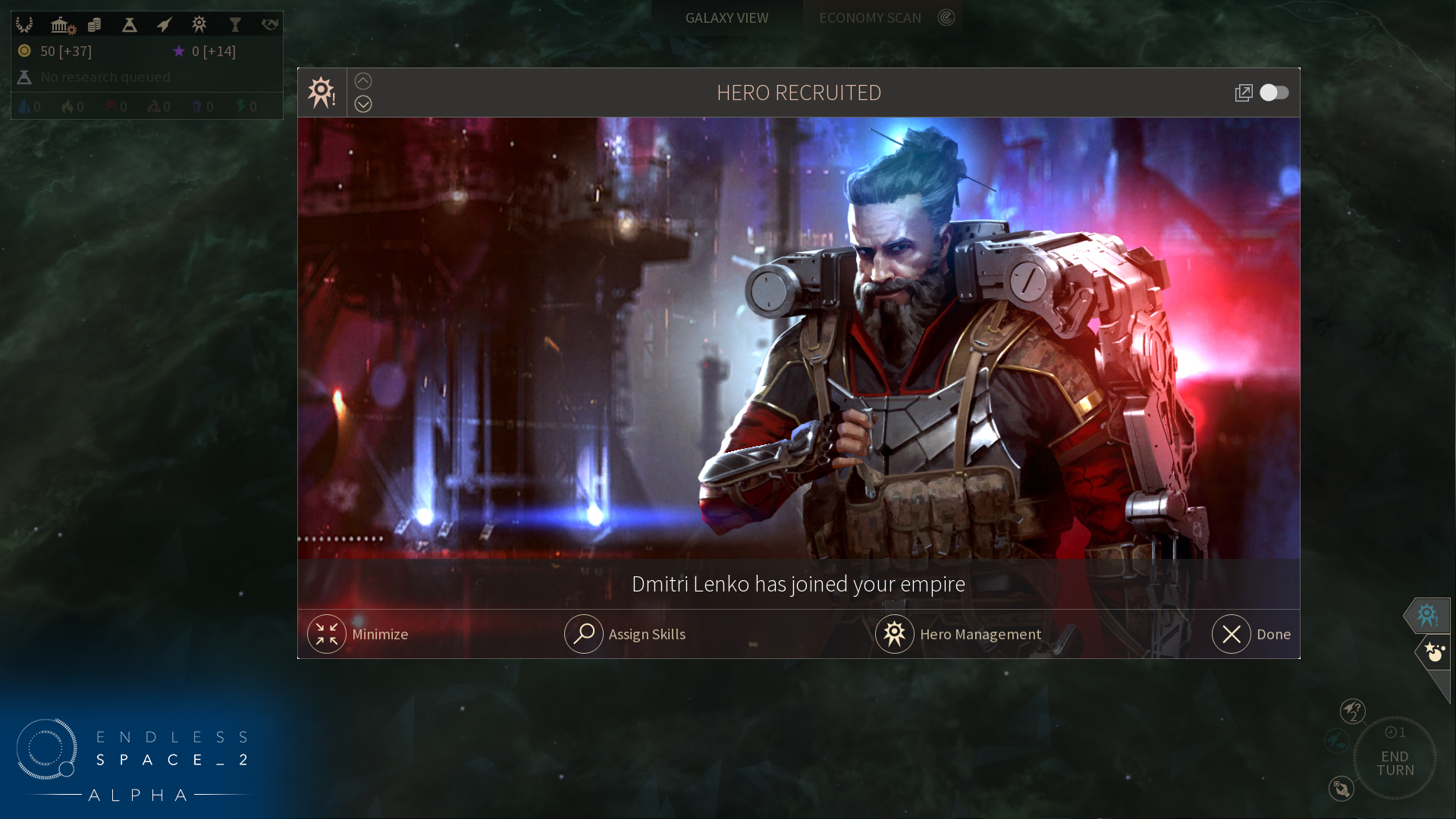Go to Hero Management
The width and height of the screenshot is (1456, 819).
point(895,634)
